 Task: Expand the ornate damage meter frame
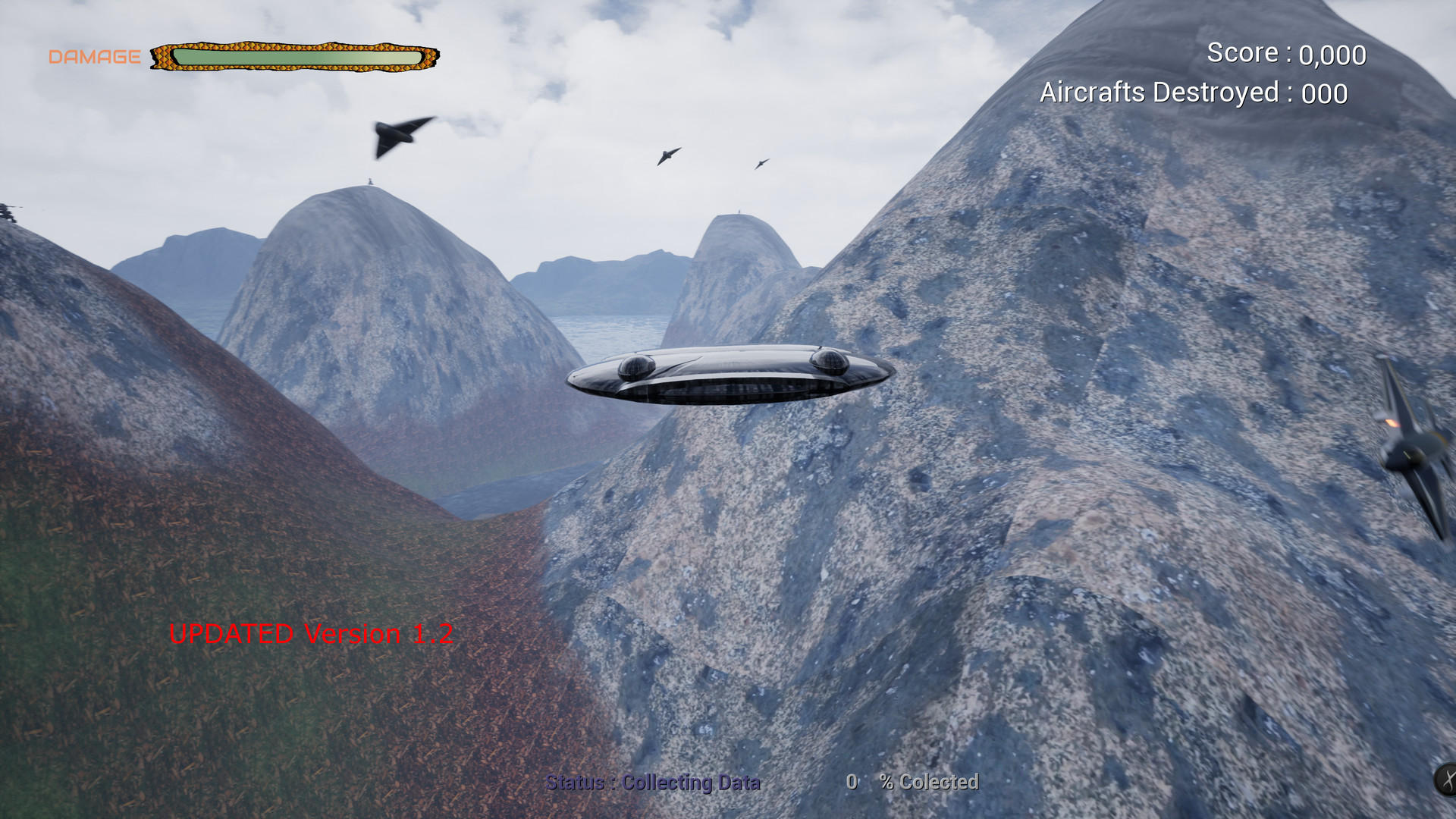click(296, 56)
